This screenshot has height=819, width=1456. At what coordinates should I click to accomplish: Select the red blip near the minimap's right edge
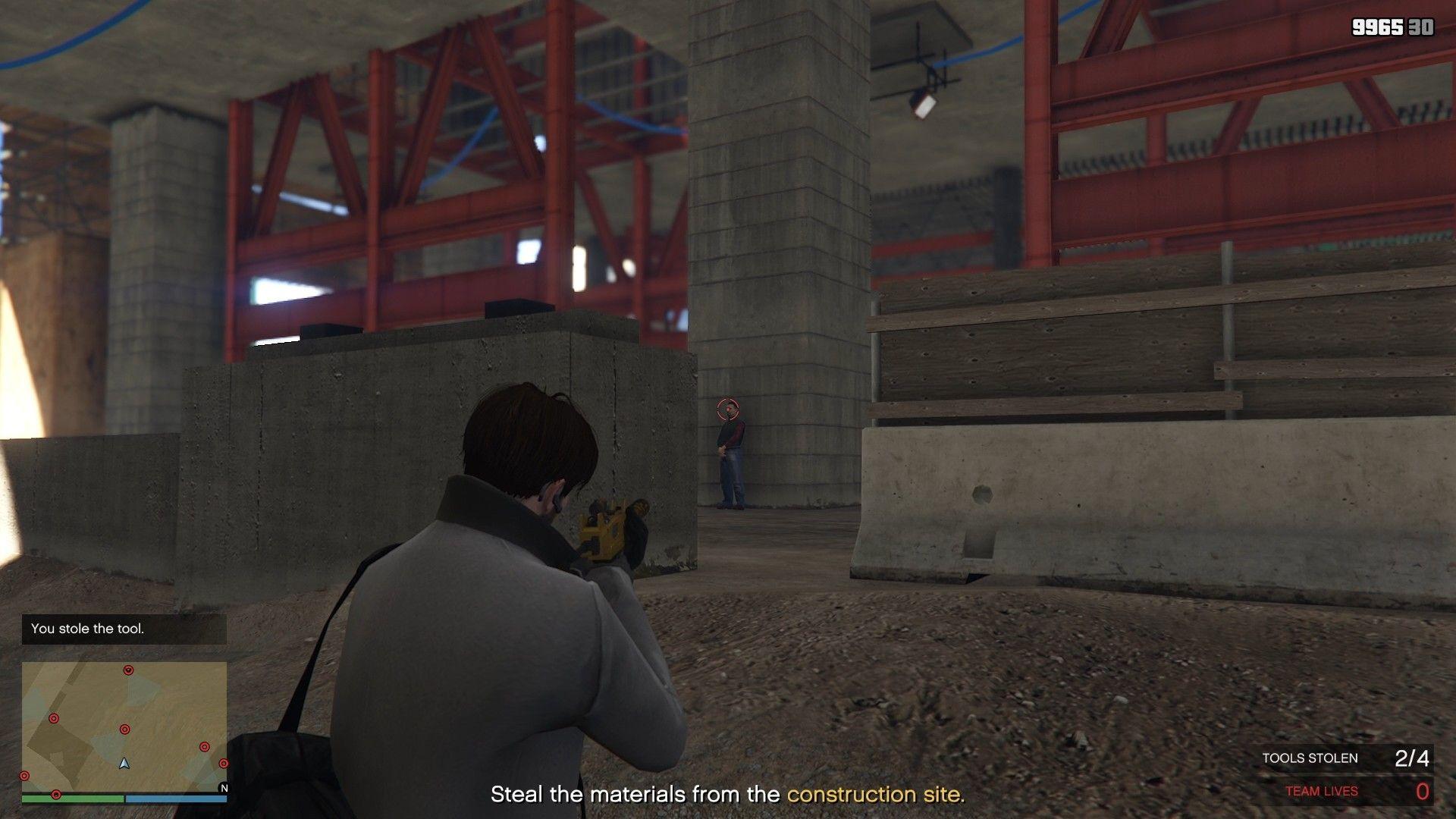pyautogui.click(x=224, y=763)
